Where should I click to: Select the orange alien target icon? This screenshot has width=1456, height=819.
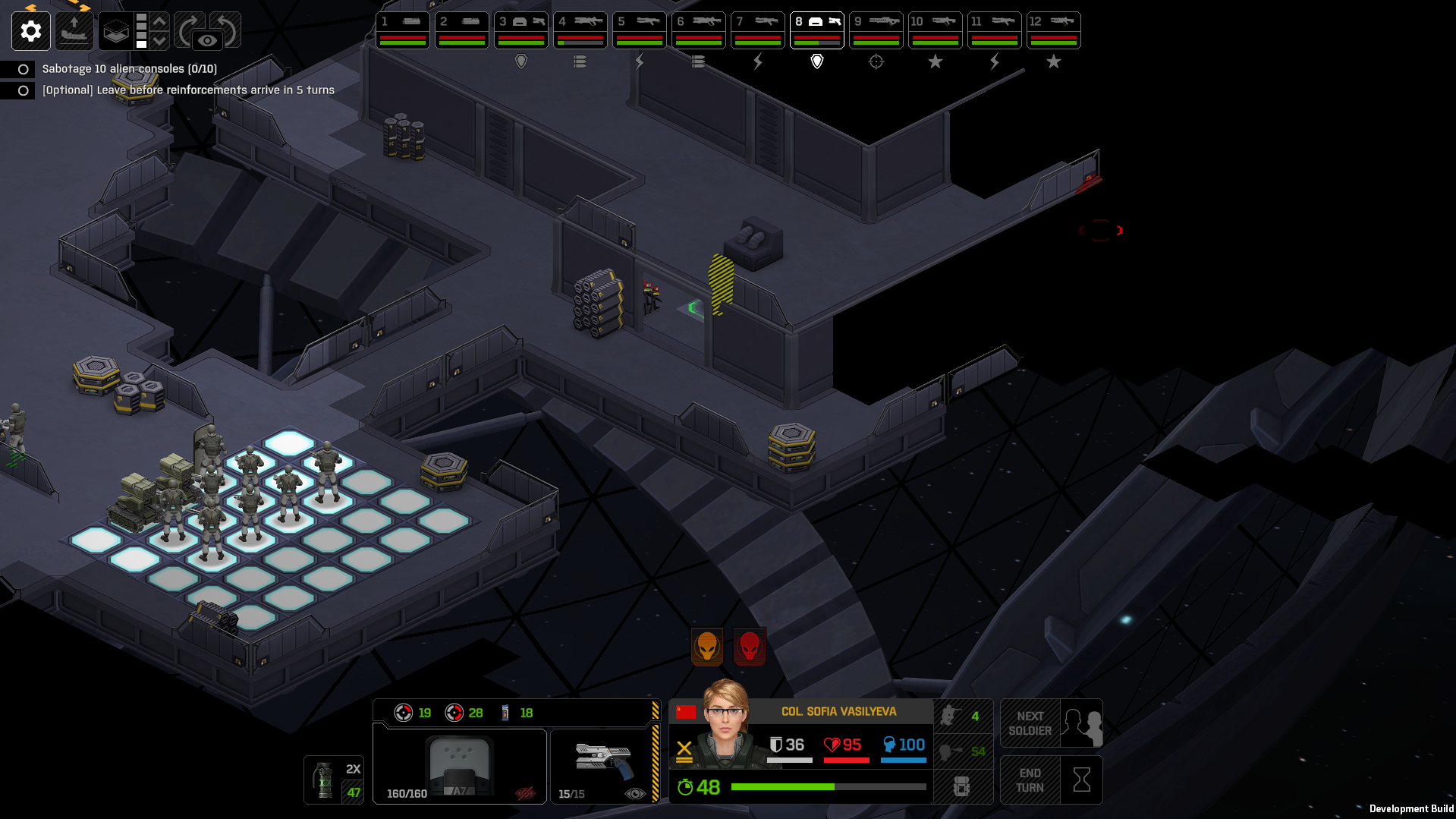pyautogui.click(x=707, y=647)
